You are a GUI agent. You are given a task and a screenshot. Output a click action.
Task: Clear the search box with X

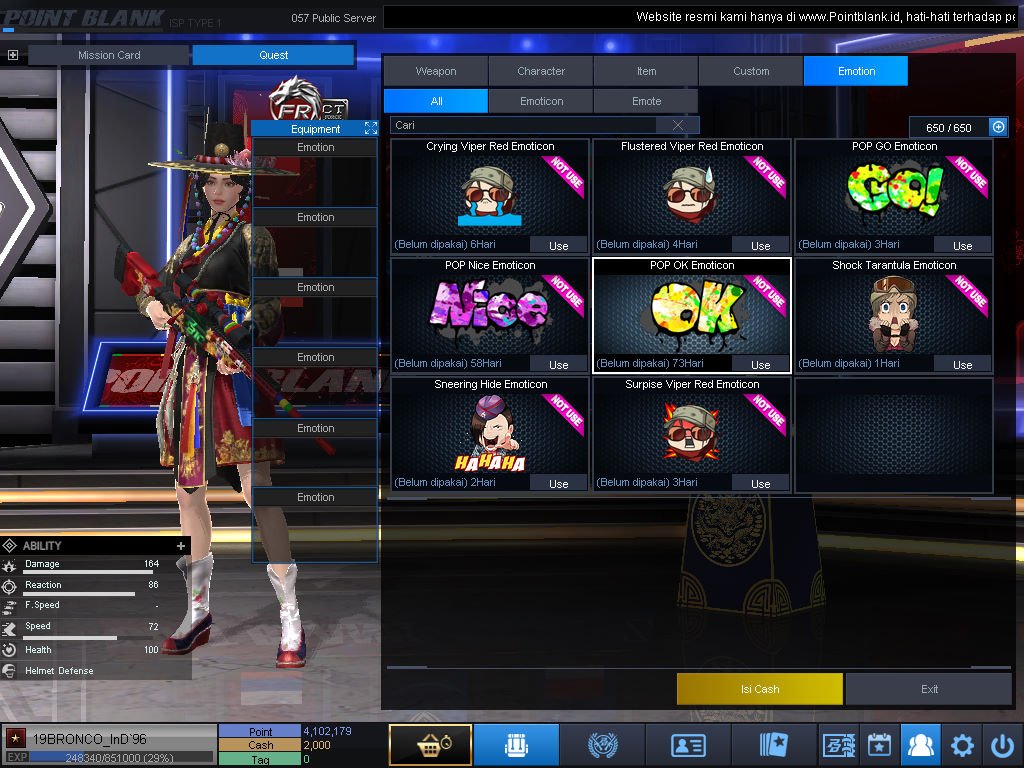pos(678,125)
